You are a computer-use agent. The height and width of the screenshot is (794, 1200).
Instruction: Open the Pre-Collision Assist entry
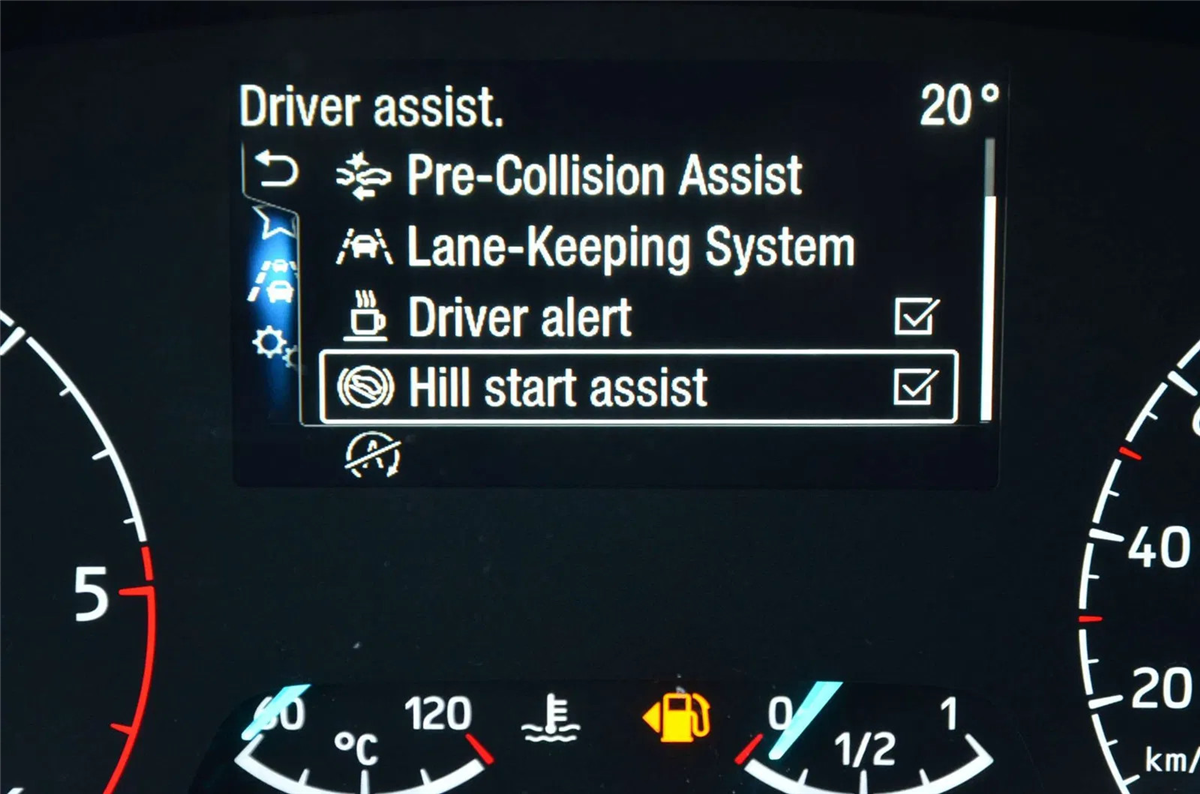[604, 176]
